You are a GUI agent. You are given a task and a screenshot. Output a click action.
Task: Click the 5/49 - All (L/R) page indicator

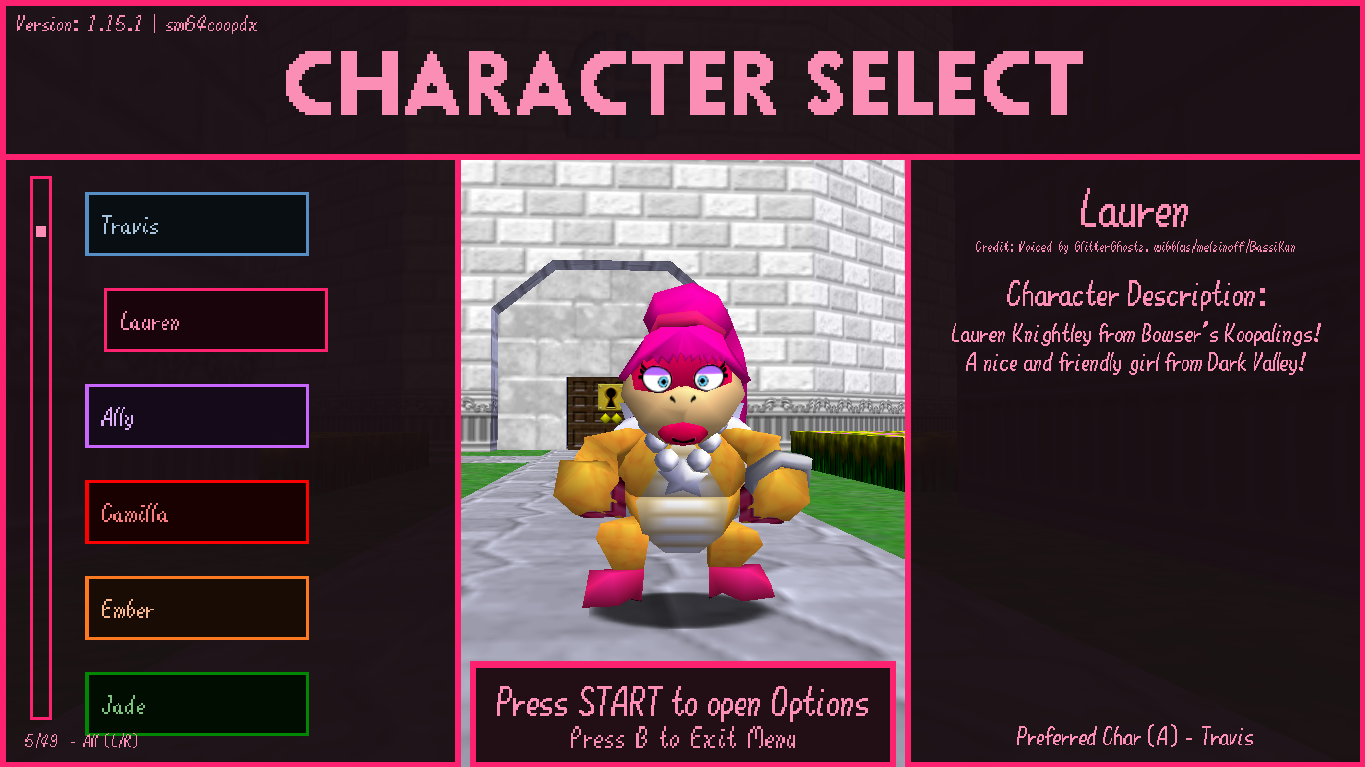pos(78,741)
